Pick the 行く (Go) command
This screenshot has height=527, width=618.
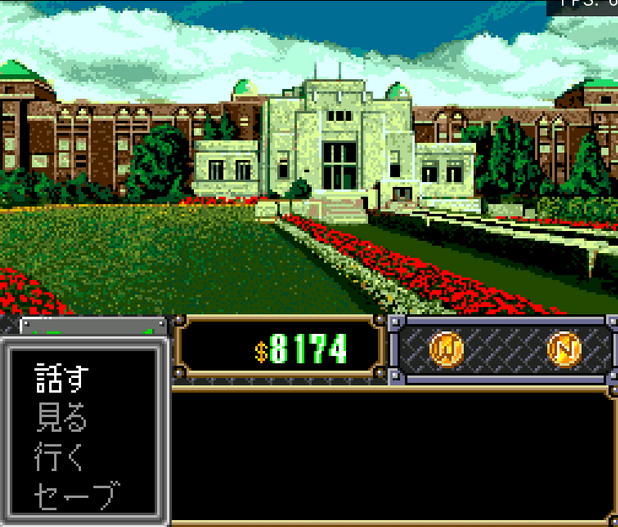coord(62,456)
